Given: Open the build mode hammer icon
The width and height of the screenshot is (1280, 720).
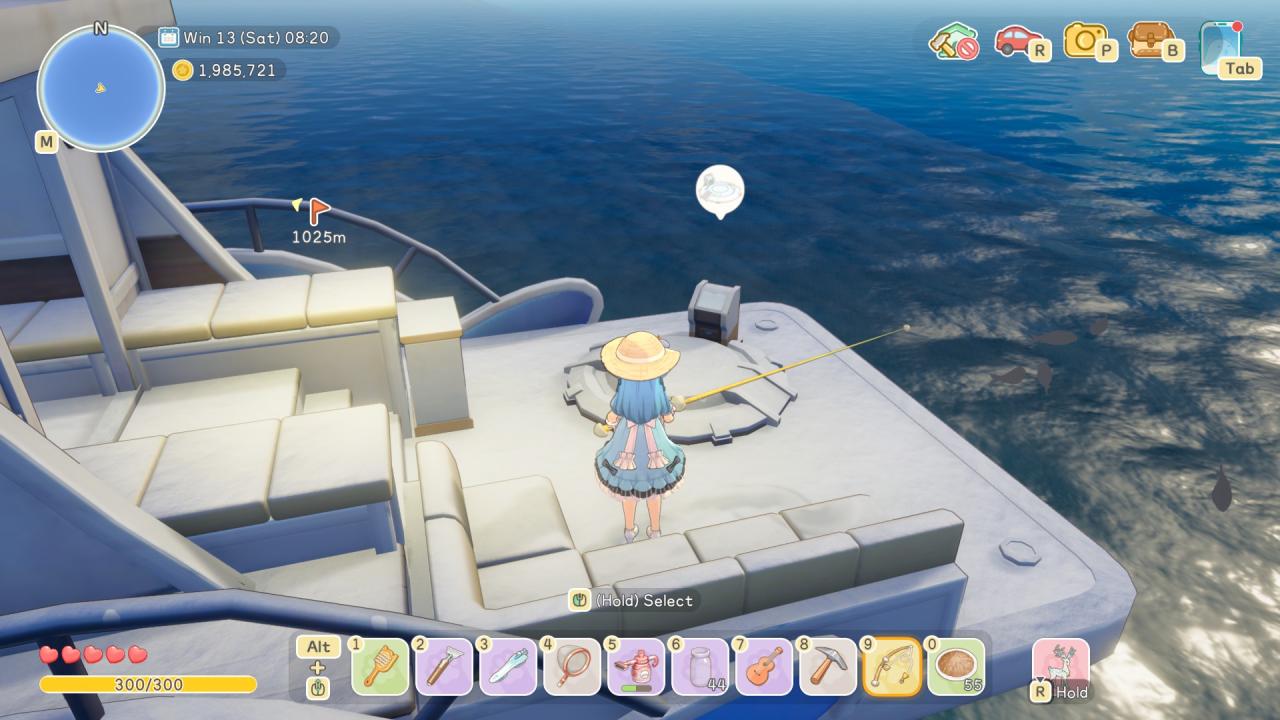Looking at the screenshot, I should [951, 41].
